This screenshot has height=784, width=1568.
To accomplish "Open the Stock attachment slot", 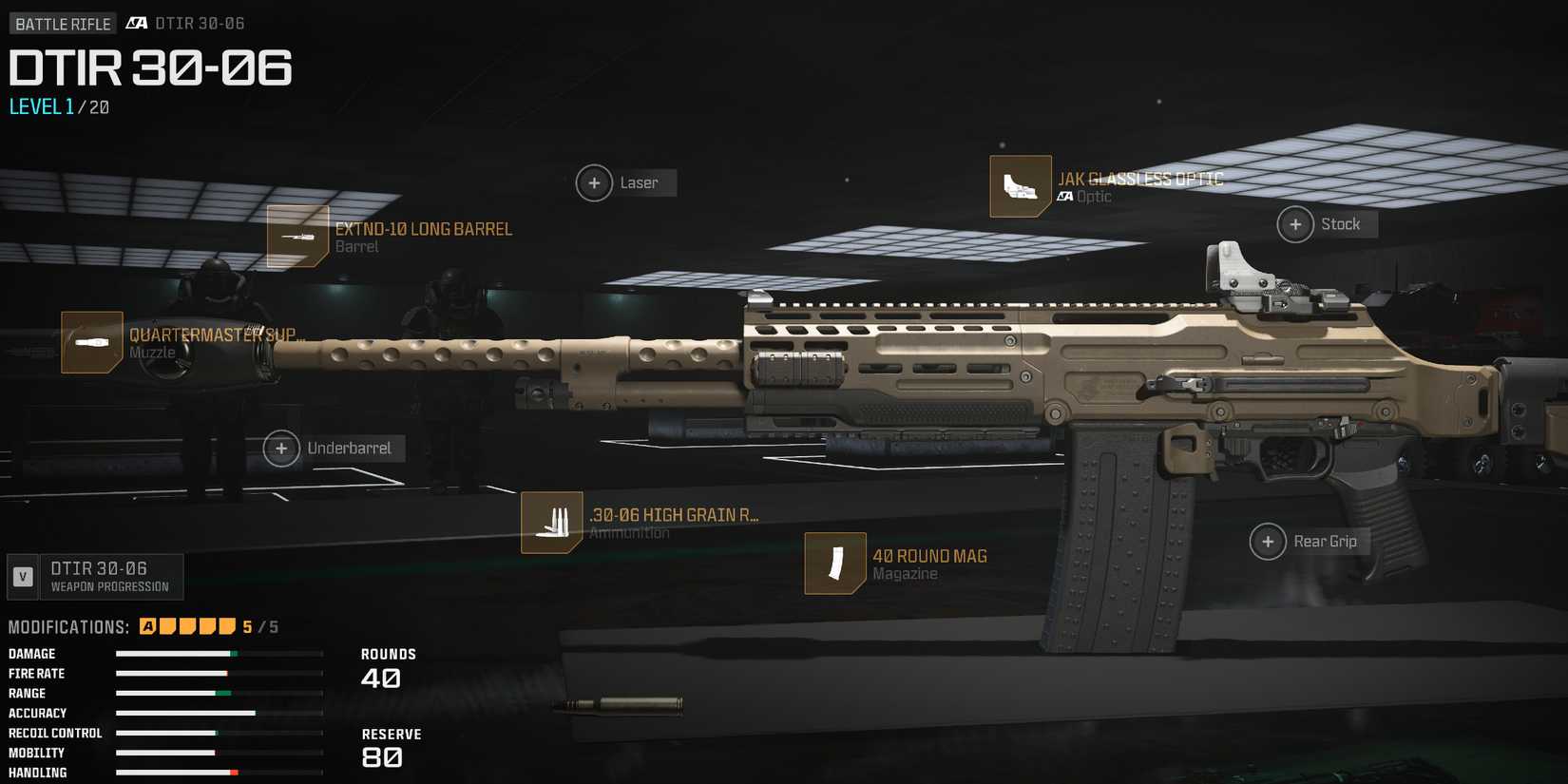I will pos(1295,224).
